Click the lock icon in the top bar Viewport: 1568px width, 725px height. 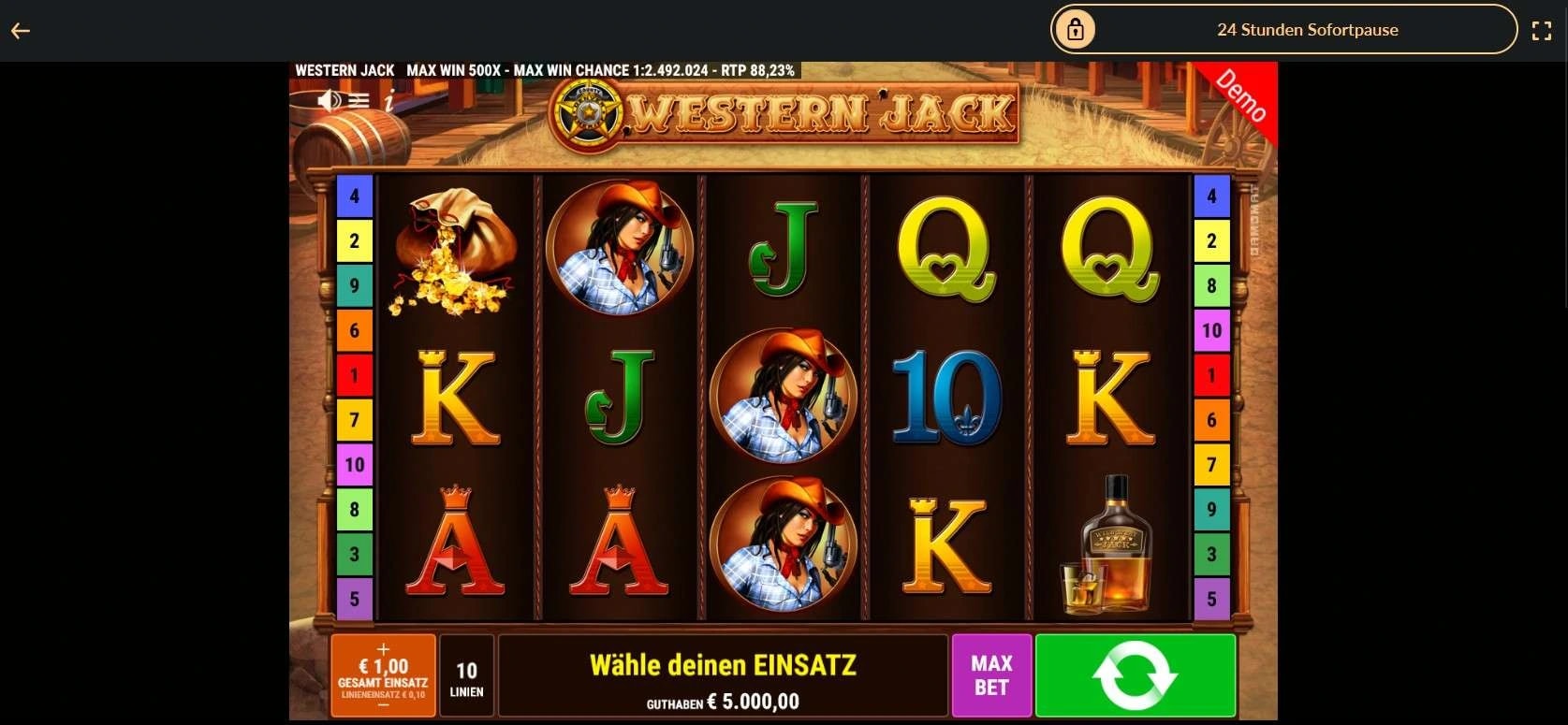click(x=1076, y=29)
